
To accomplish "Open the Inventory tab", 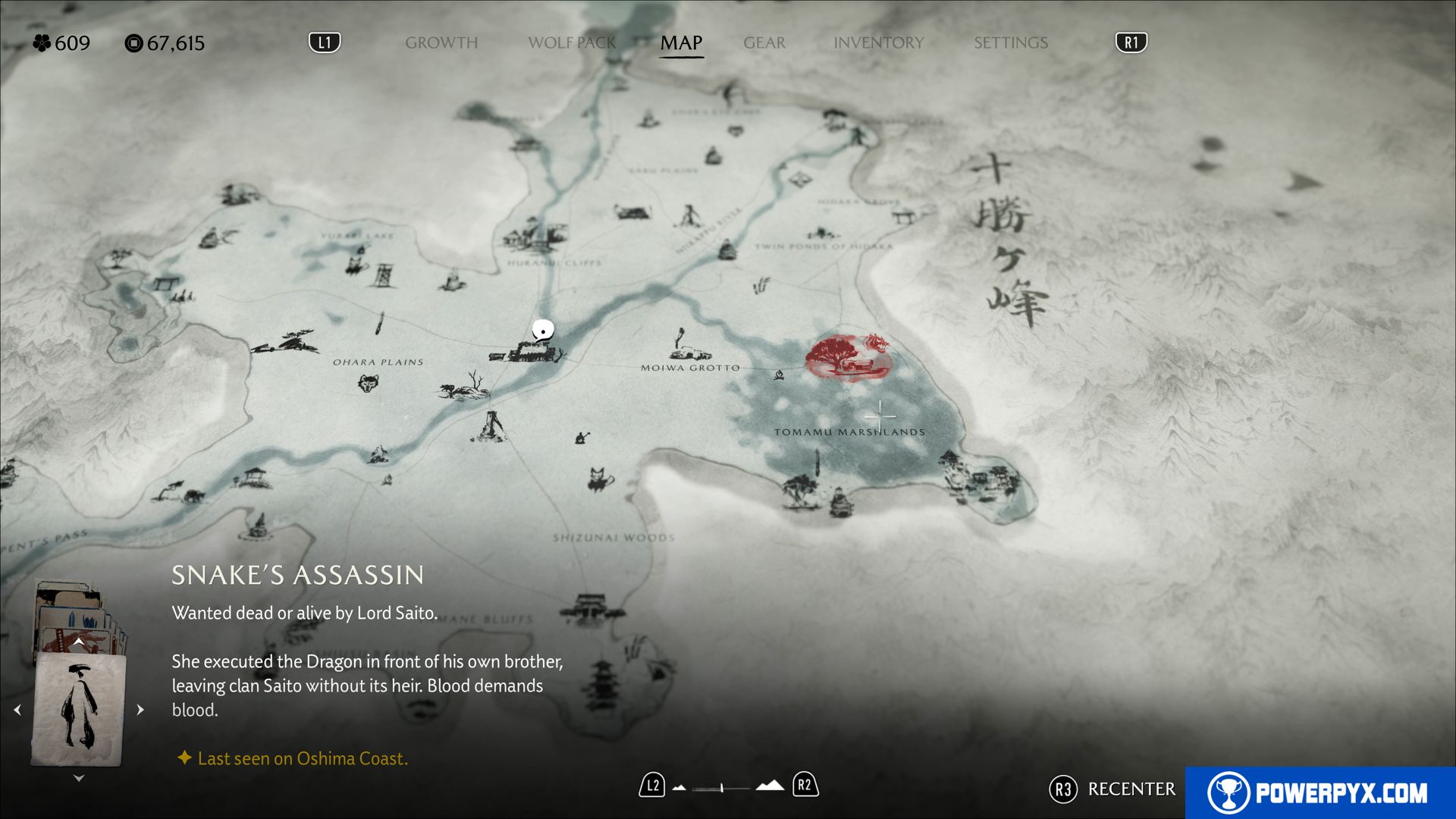I will [878, 43].
